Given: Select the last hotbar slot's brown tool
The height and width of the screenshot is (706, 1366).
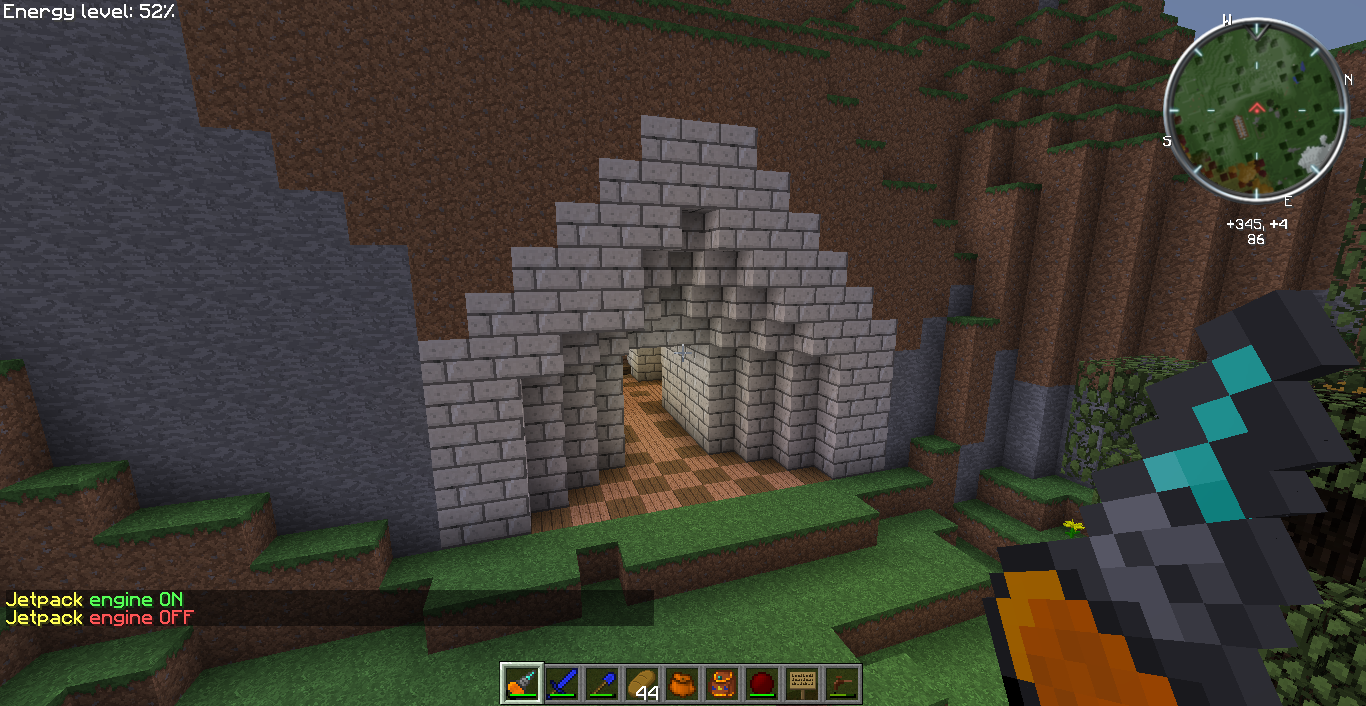Looking at the screenshot, I should pyautogui.click(x=842, y=684).
